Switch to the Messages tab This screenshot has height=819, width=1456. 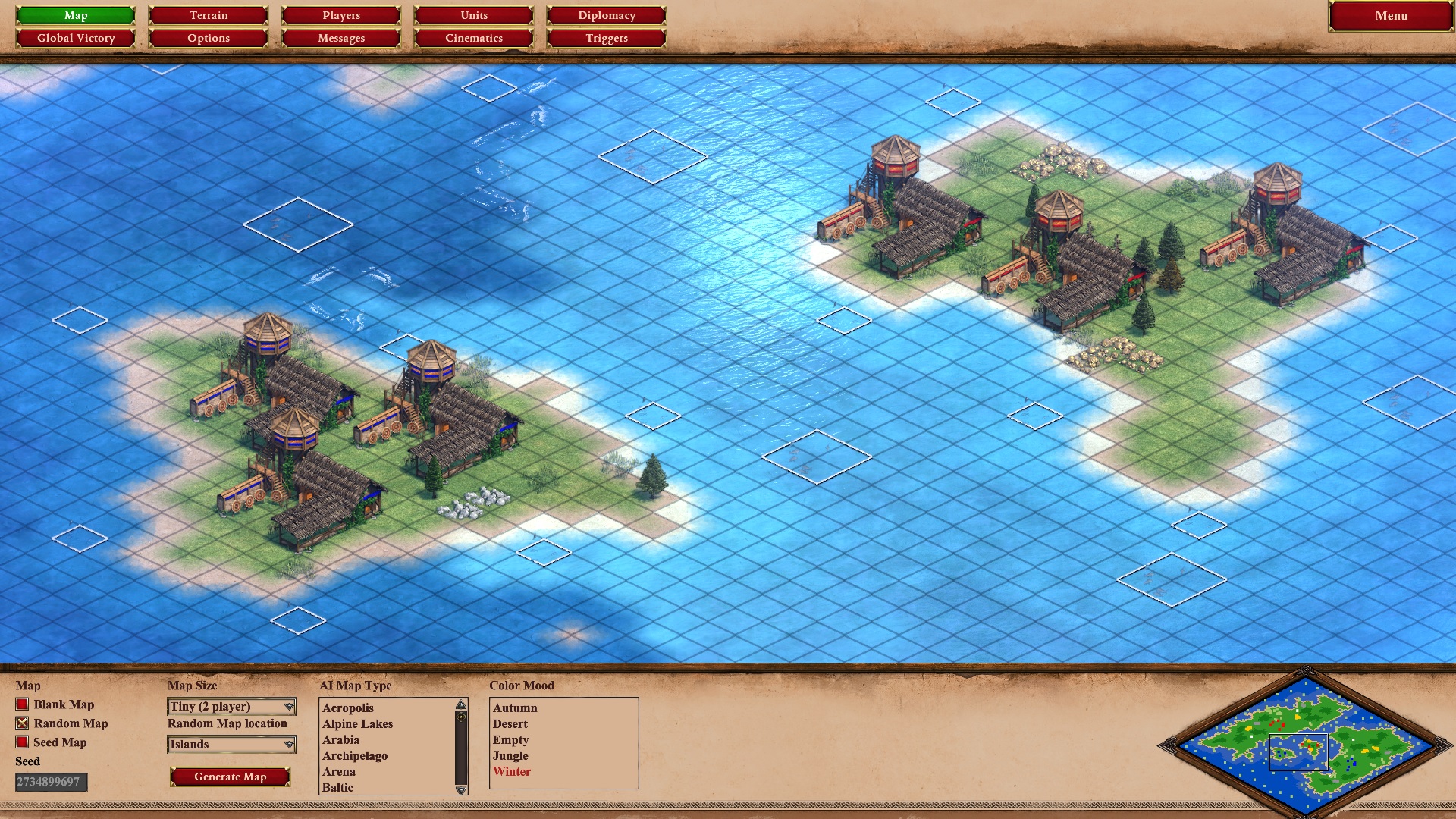tap(340, 37)
